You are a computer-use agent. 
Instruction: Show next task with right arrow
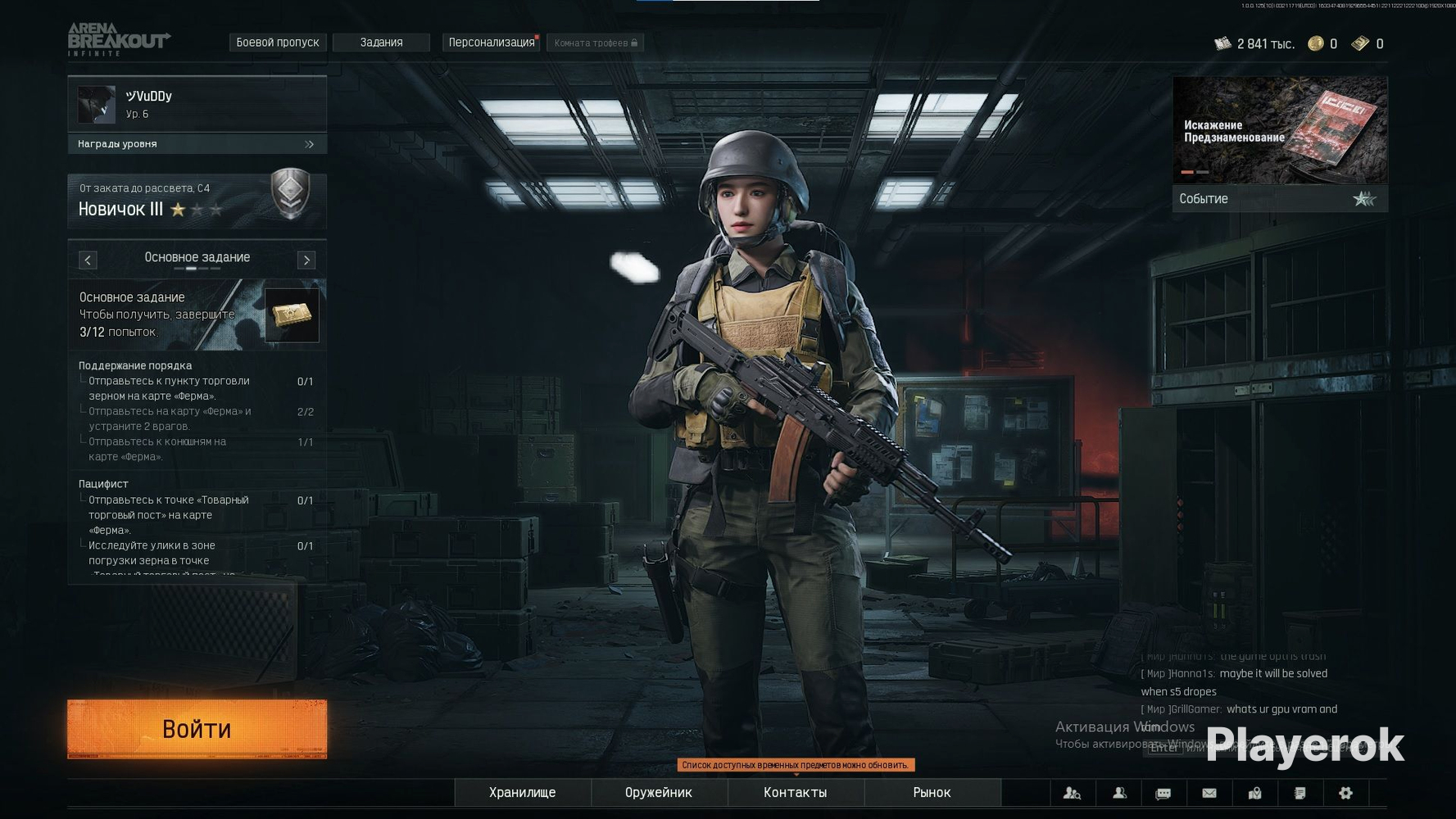pos(306,260)
